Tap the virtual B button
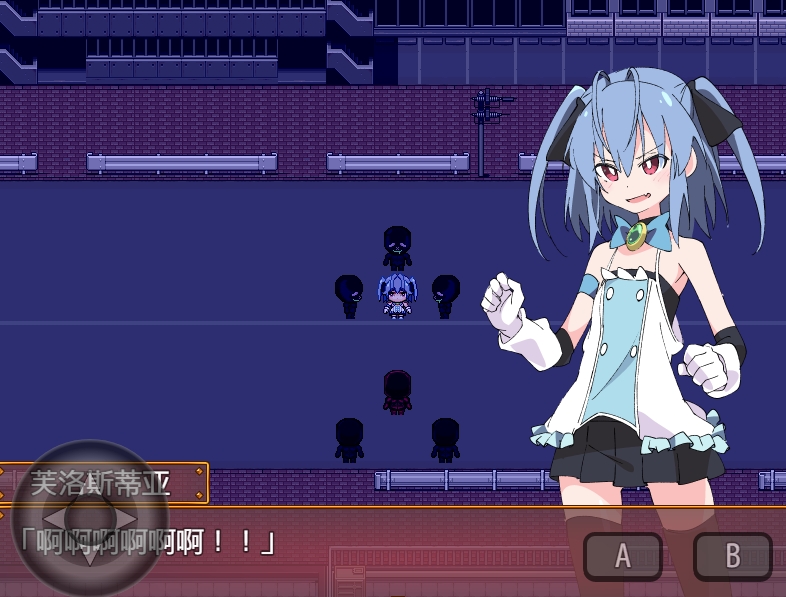 click(732, 556)
